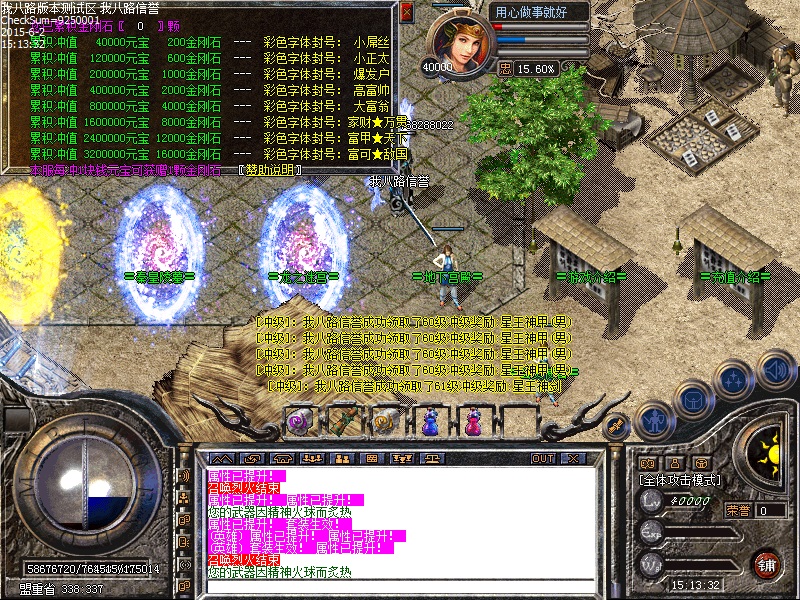Use the purple swirl scroll hotbar item

pos(299,421)
